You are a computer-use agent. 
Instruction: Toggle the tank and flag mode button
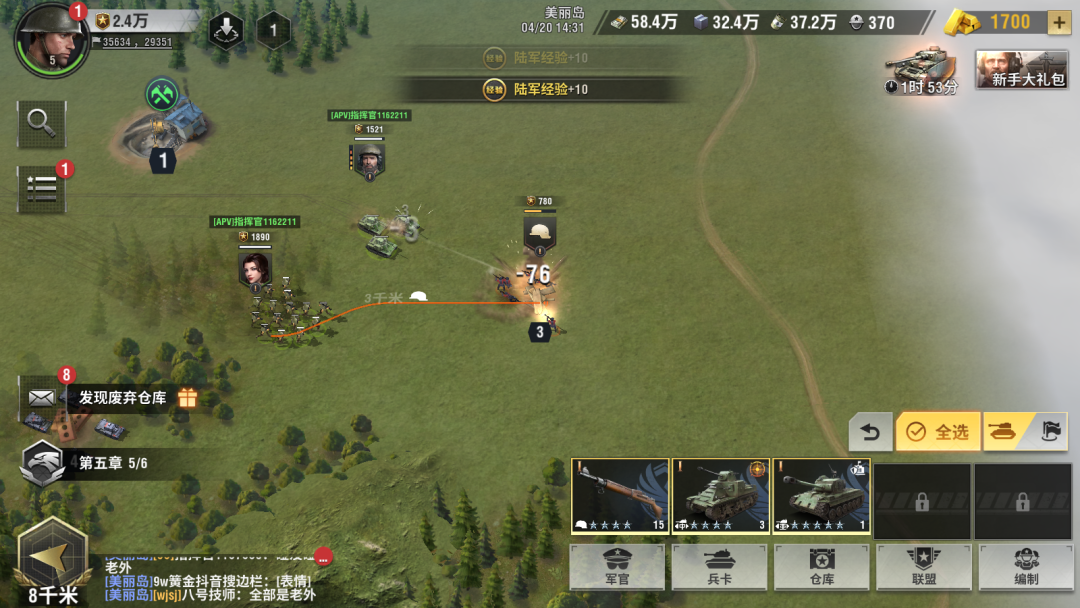point(1024,432)
